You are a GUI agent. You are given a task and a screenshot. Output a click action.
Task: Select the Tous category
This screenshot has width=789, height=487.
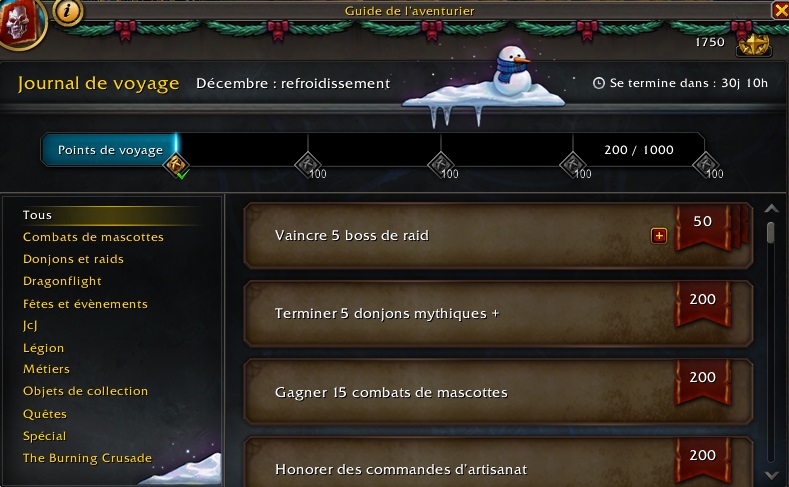click(38, 215)
